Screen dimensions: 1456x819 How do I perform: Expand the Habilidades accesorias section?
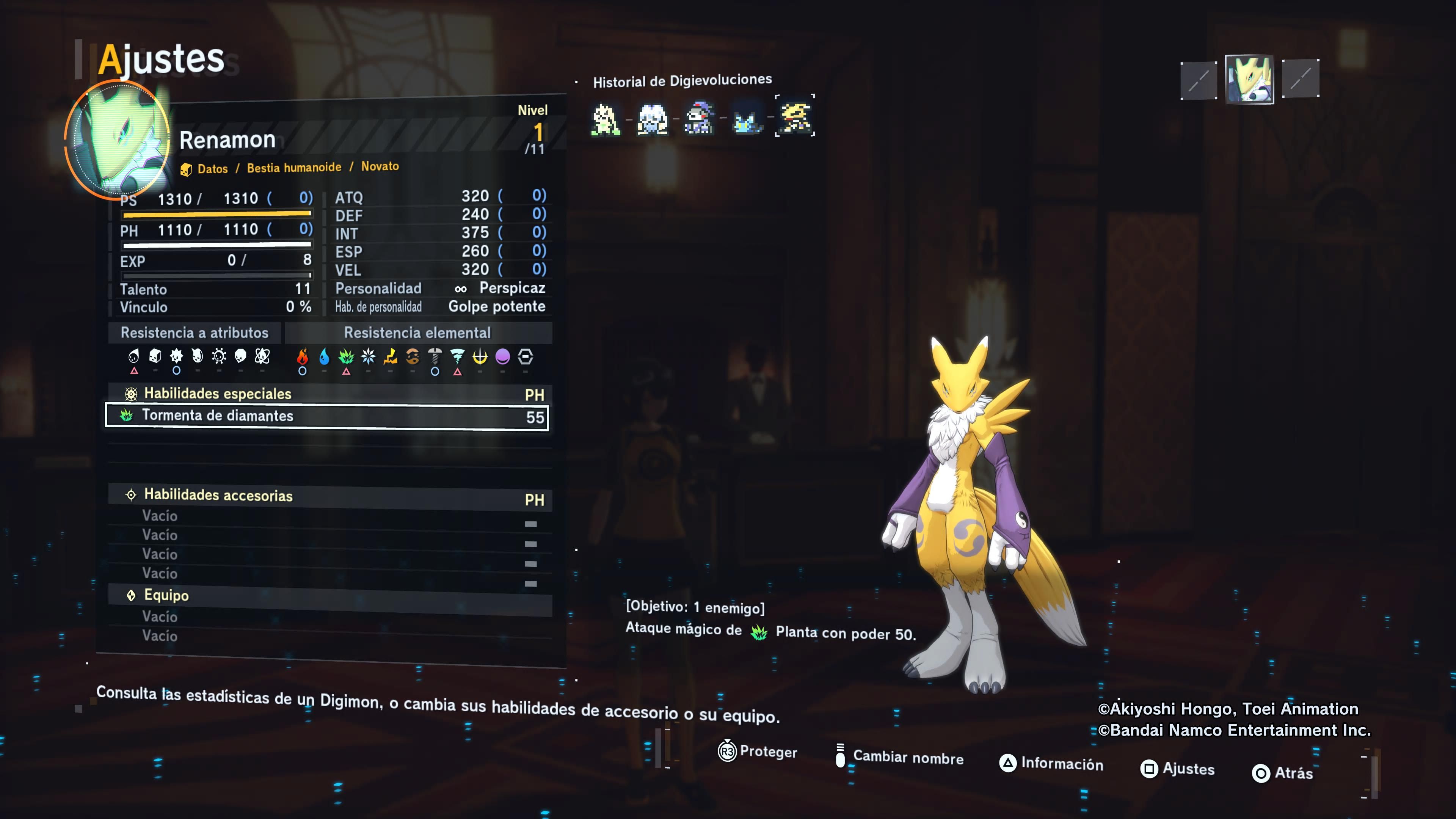tap(218, 496)
